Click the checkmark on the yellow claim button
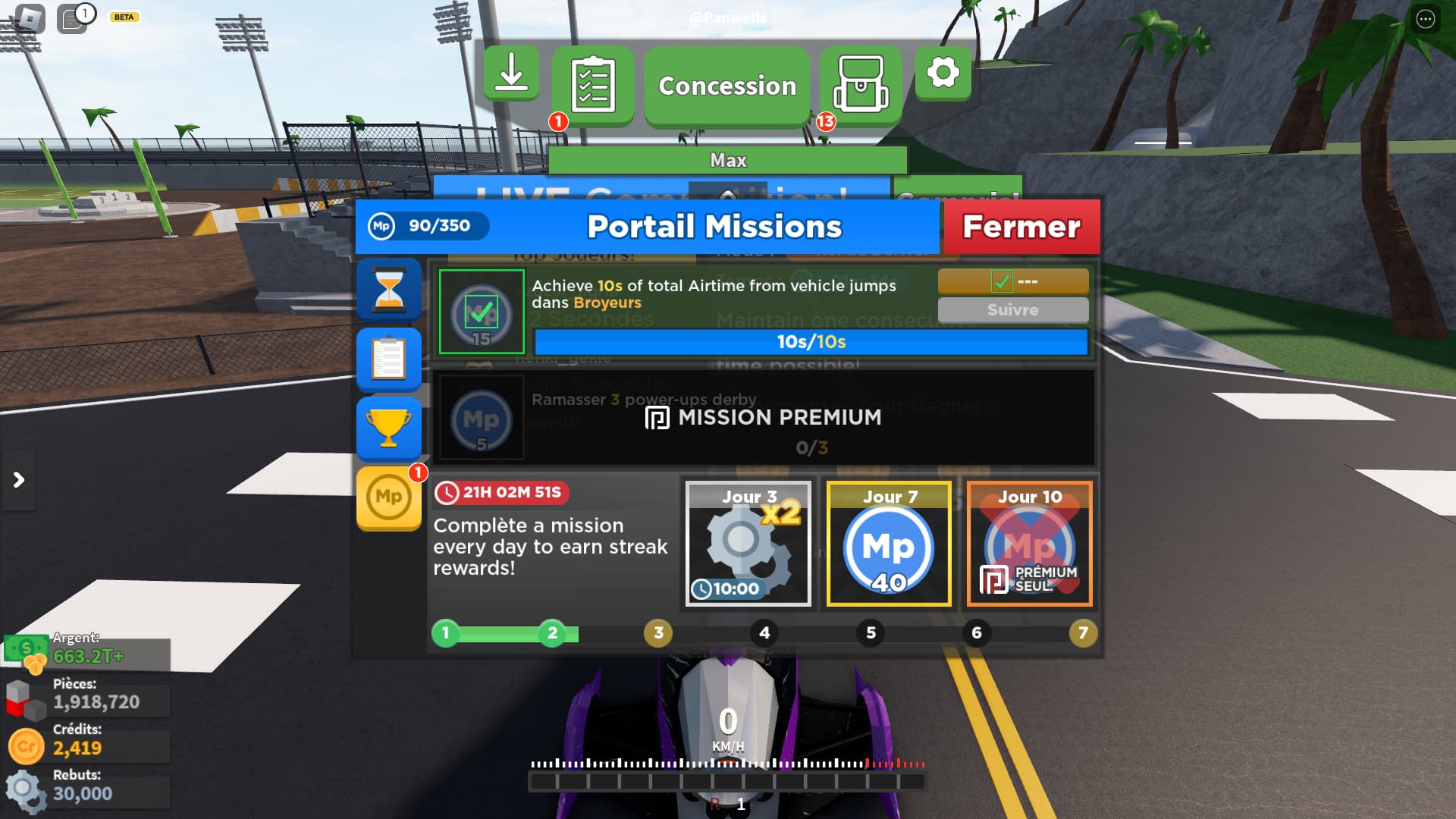The width and height of the screenshot is (1456, 819). 1003,281
